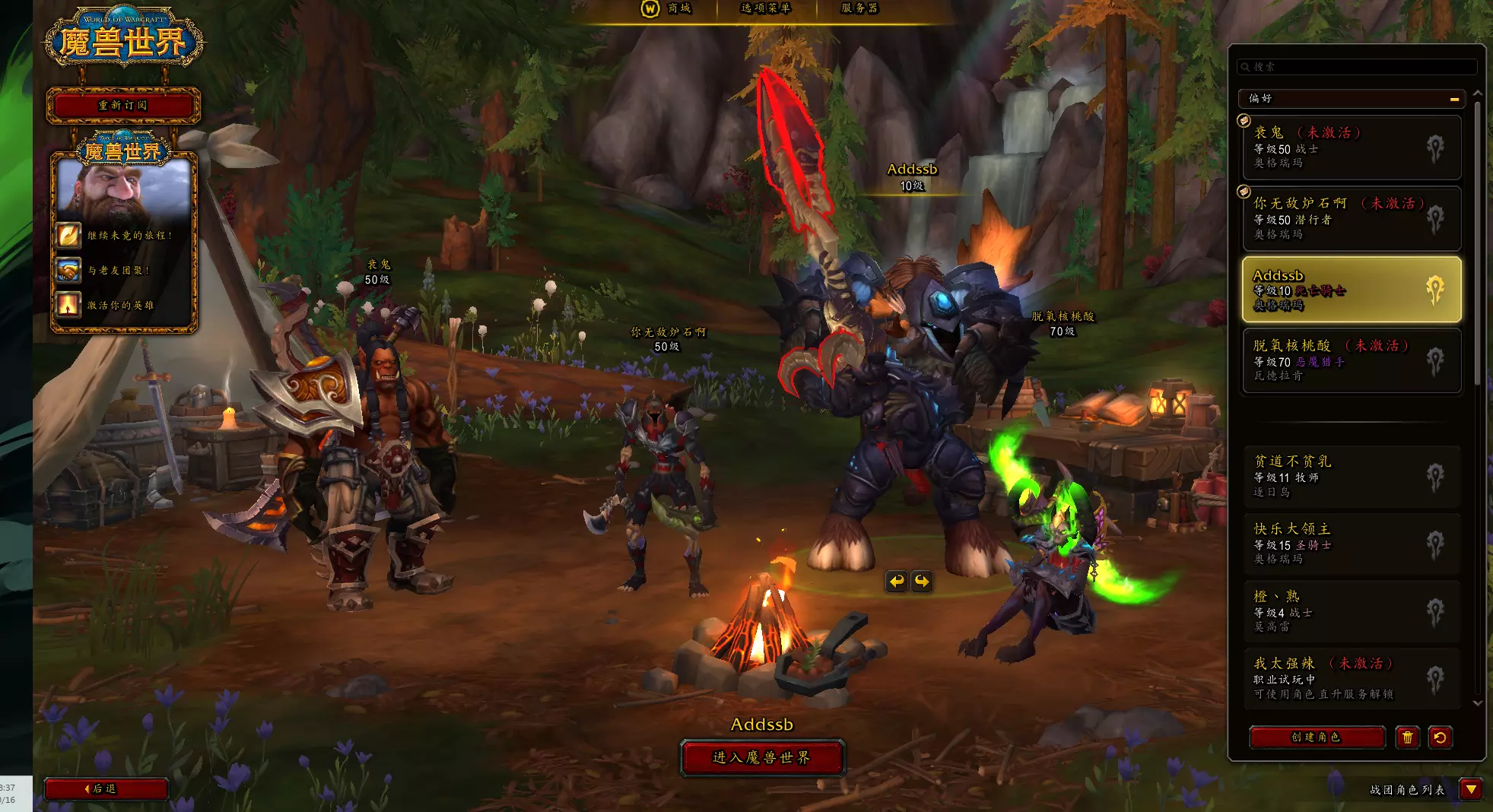This screenshot has width=1493, height=812.
Task: Go back with the 后退 button
Action: coord(105,789)
